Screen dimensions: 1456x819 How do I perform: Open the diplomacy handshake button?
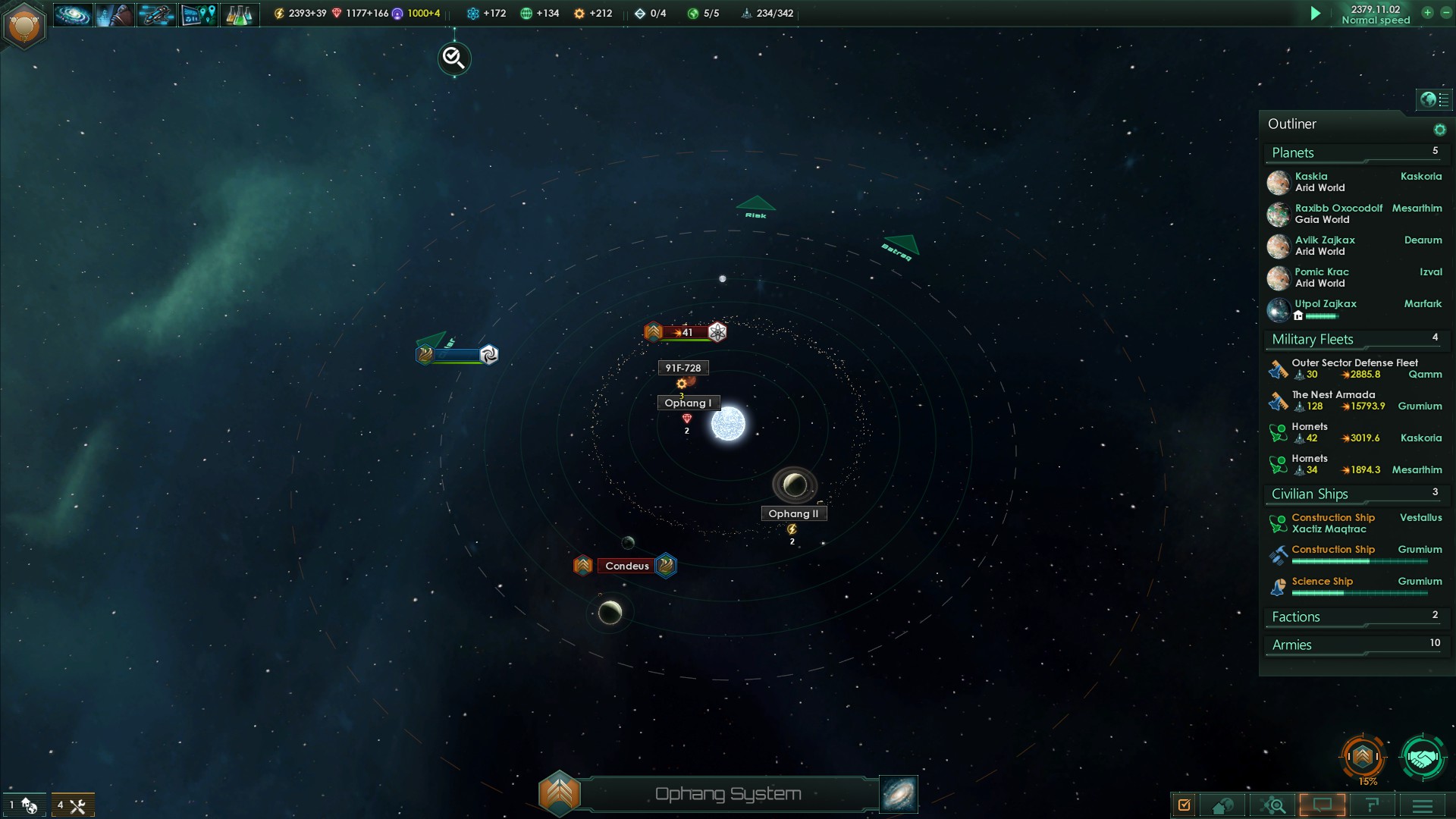tap(1422, 757)
